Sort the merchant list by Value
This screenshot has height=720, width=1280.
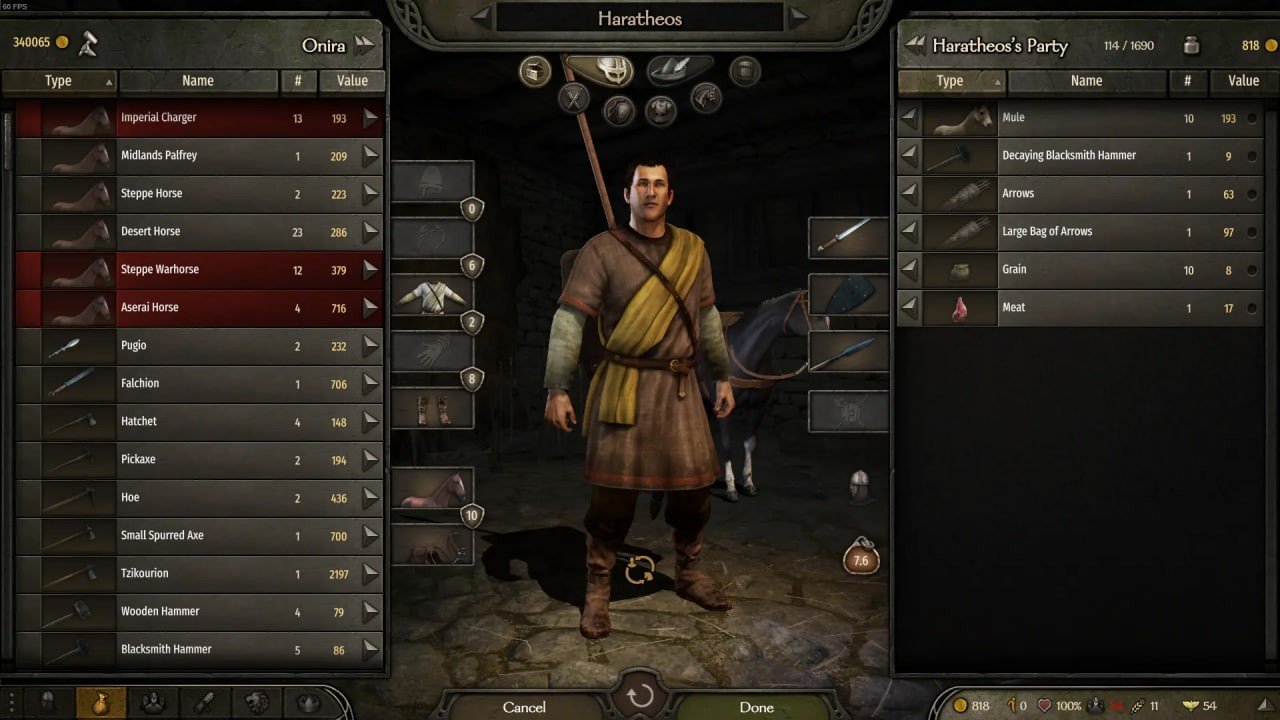pos(352,81)
